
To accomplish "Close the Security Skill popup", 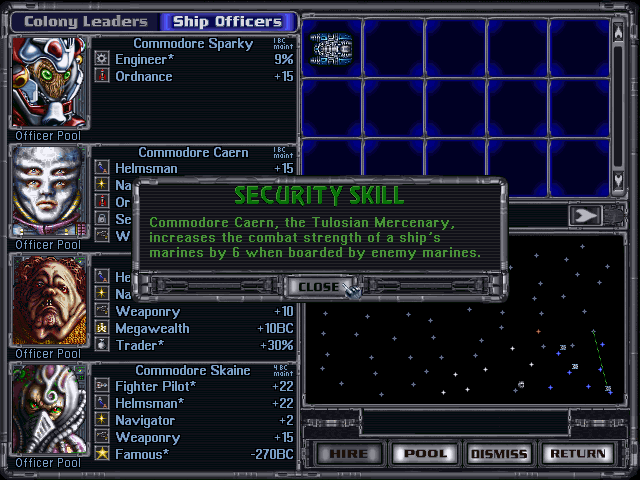I will coord(320,286).
